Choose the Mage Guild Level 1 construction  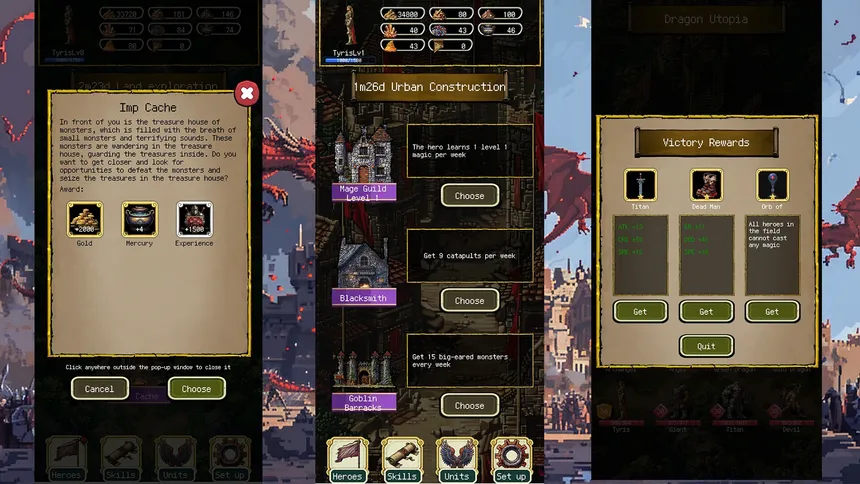(x=469, y=196)
